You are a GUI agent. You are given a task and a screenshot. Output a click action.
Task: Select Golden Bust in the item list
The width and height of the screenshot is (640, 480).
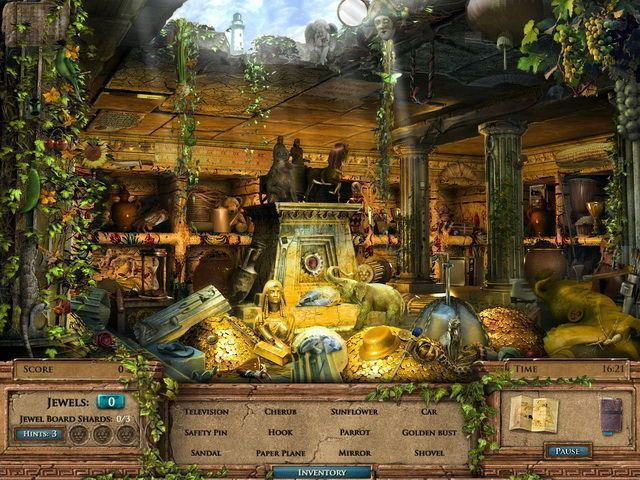(x=429, y=432)
